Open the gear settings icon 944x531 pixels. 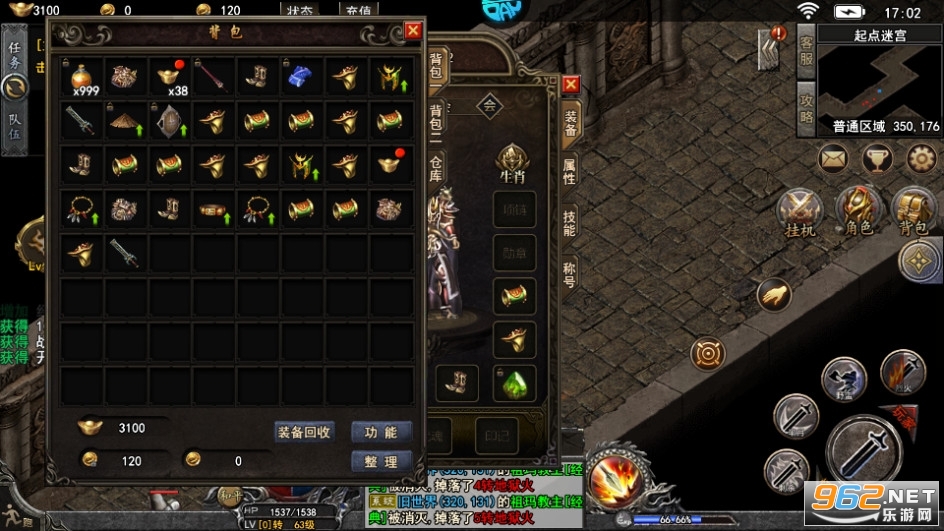pos(921,158)
